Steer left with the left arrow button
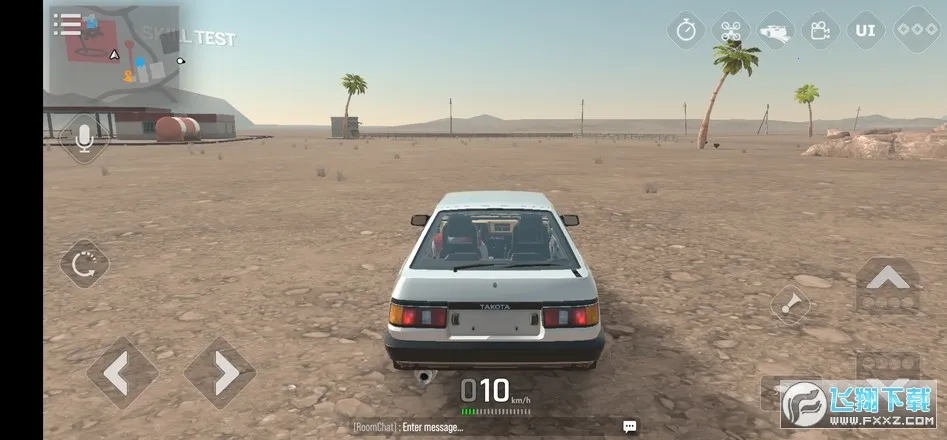 click(x=122, y=373)
